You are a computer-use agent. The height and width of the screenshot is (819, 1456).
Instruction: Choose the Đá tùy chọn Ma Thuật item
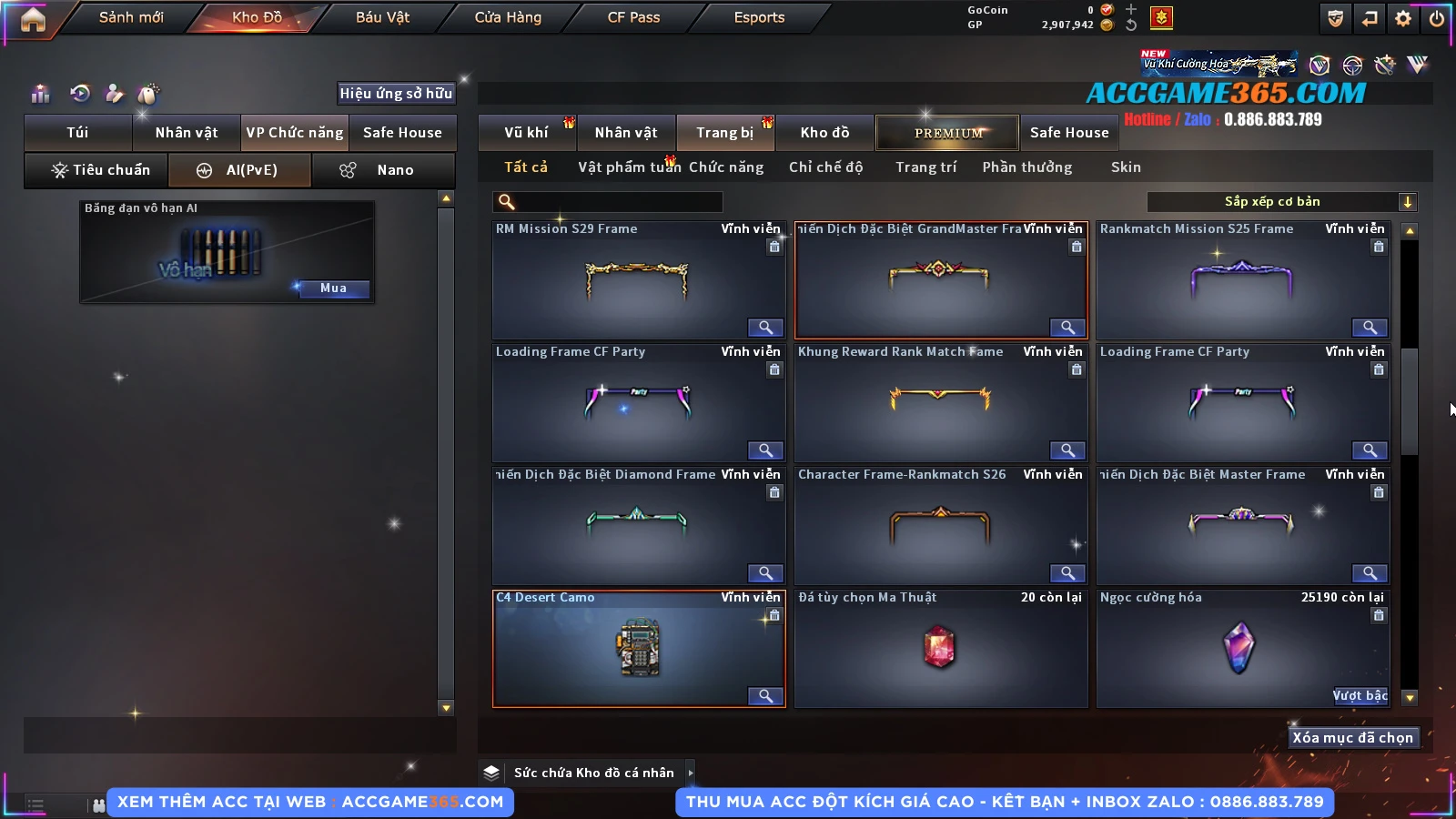pyautogui.click(x=940, y=650)
